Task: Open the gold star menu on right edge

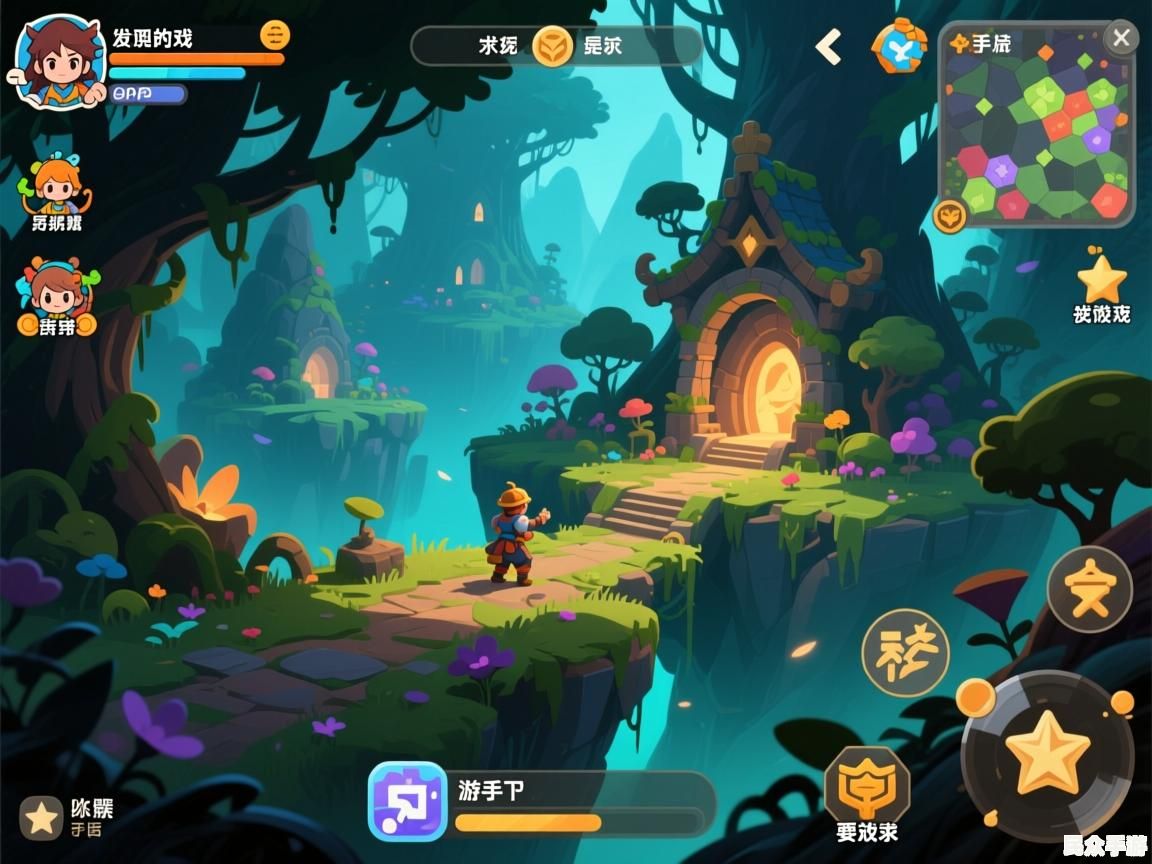Action: [x=1101, y=280]
